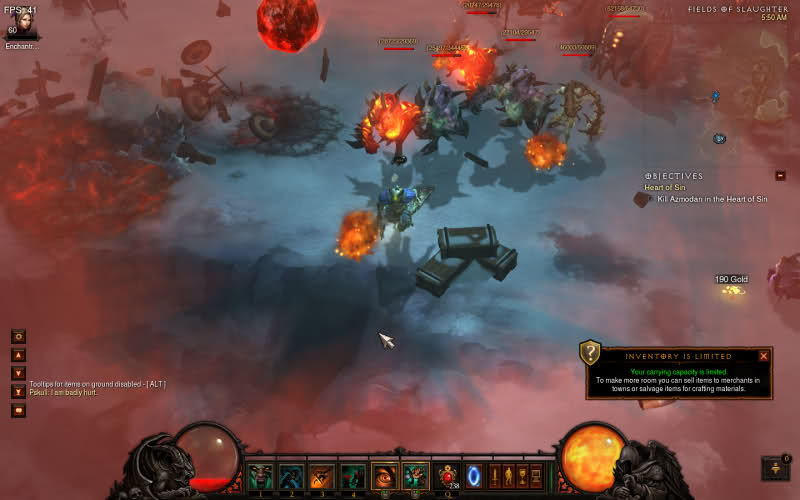Viewport: 800px width, 500px height.
Task: Open chat options with the gear button
Action: (18, 337)
